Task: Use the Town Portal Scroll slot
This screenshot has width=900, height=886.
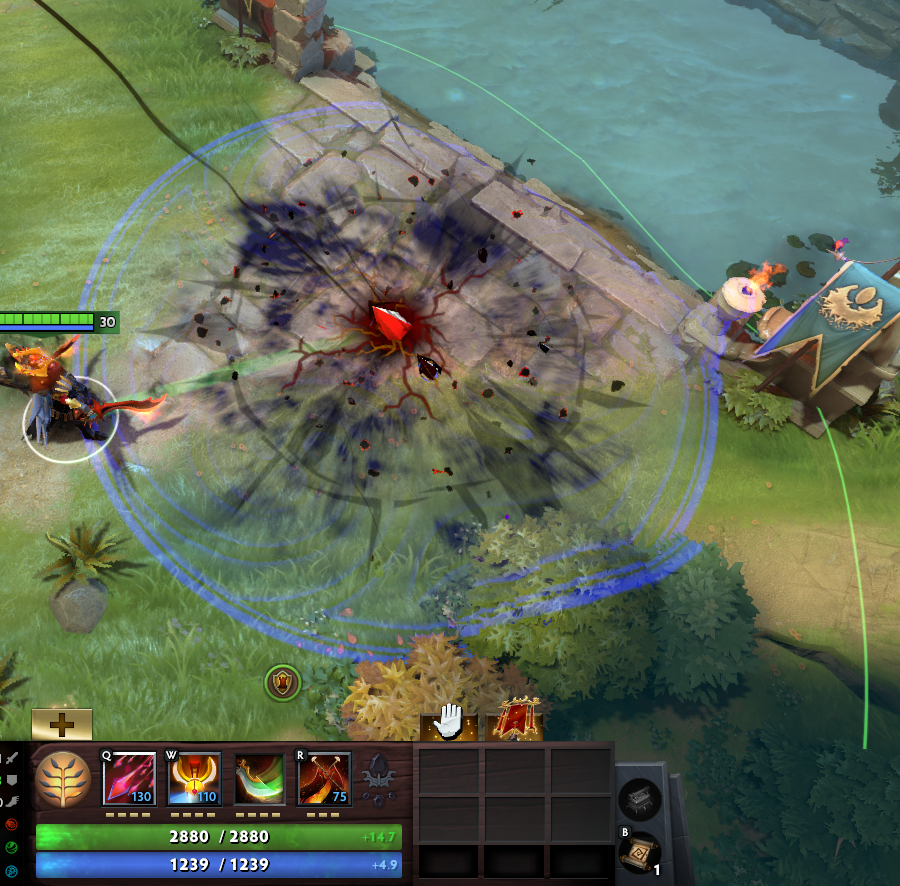Action: [639, 852]
